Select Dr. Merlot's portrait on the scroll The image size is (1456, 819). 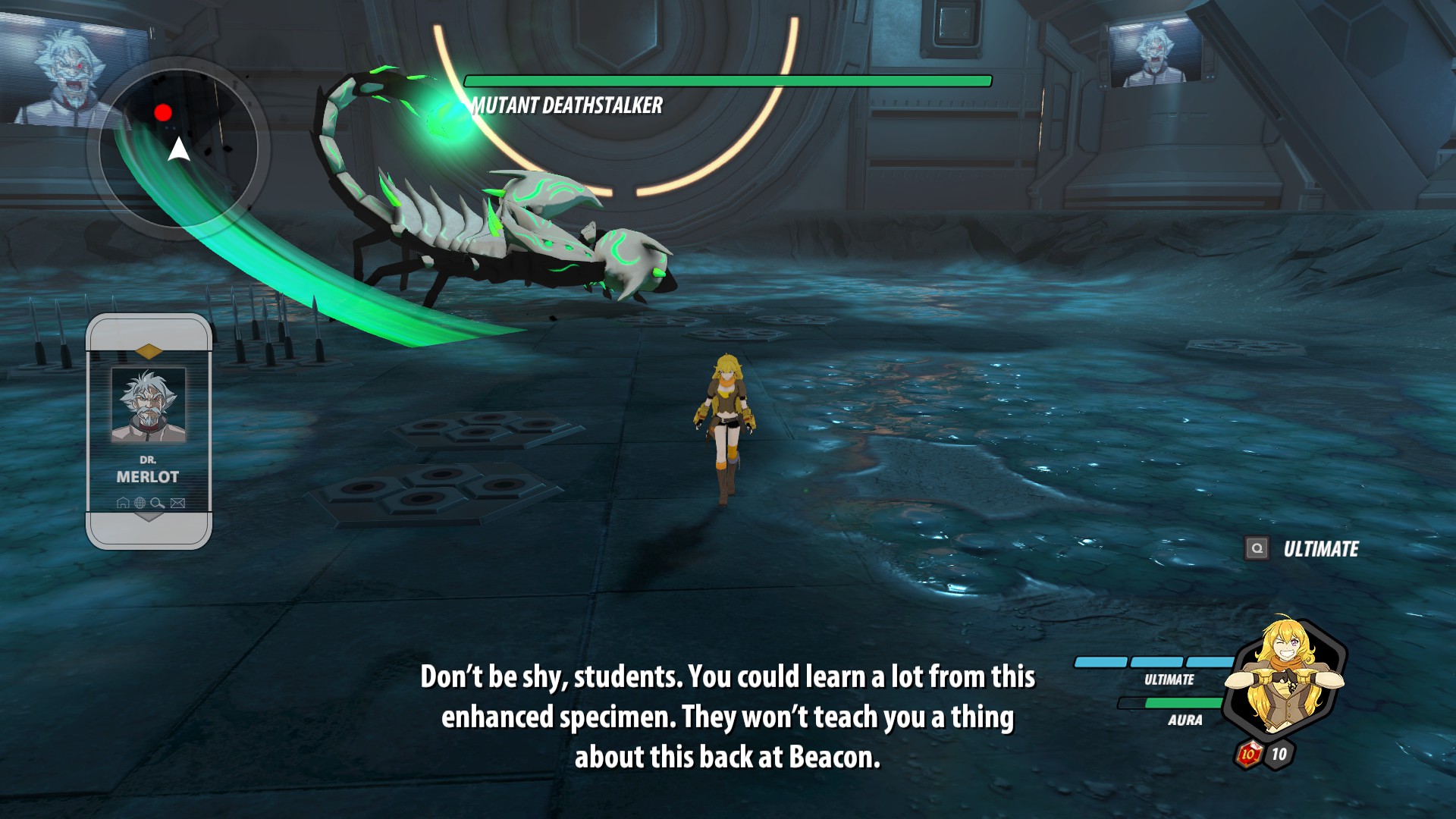[x=149, y=405]
